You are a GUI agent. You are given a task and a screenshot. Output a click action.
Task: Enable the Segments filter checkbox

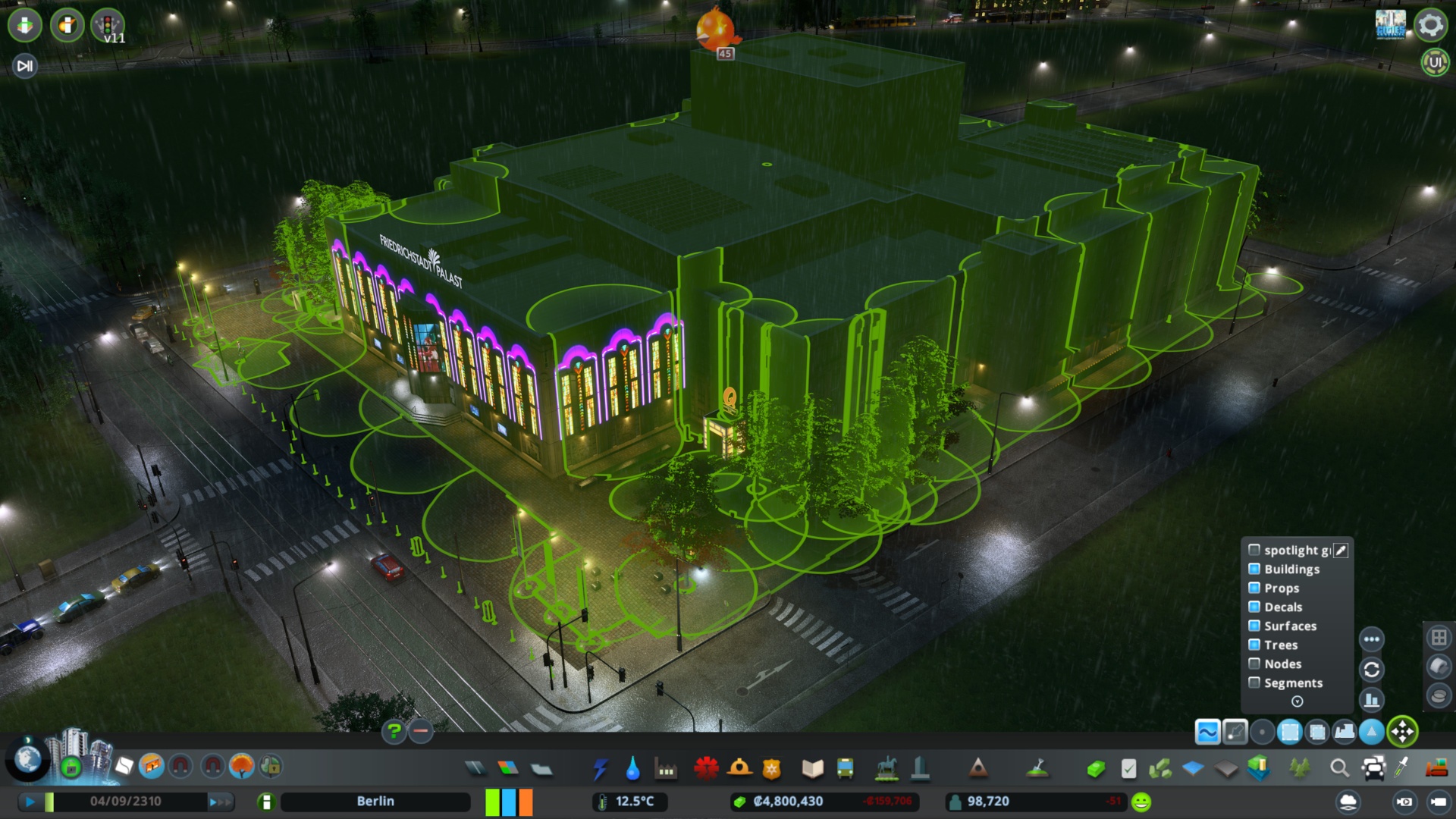[x=1254, y=682]
